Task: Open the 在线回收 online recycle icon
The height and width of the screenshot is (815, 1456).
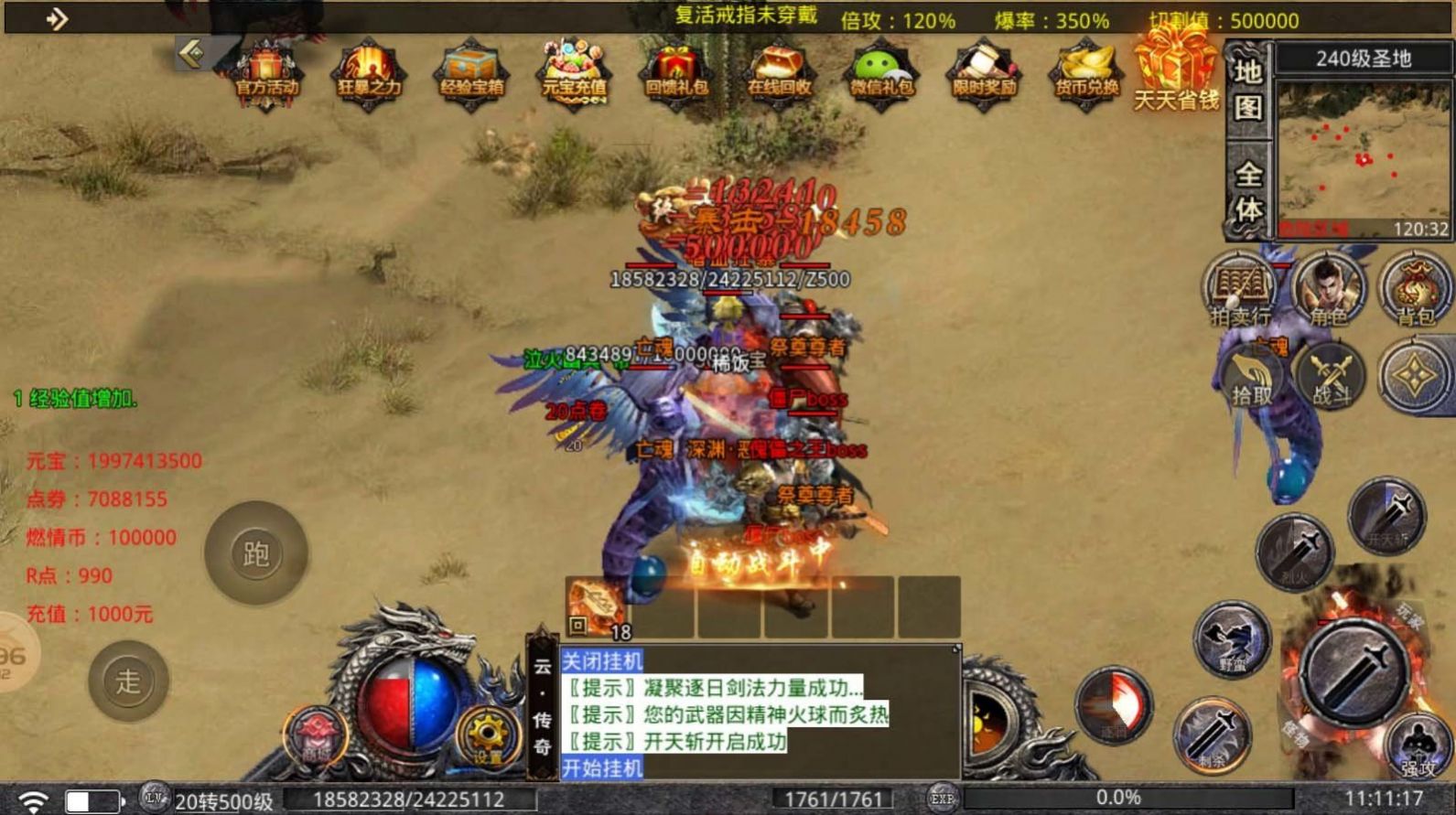Action: coord(779,71)
